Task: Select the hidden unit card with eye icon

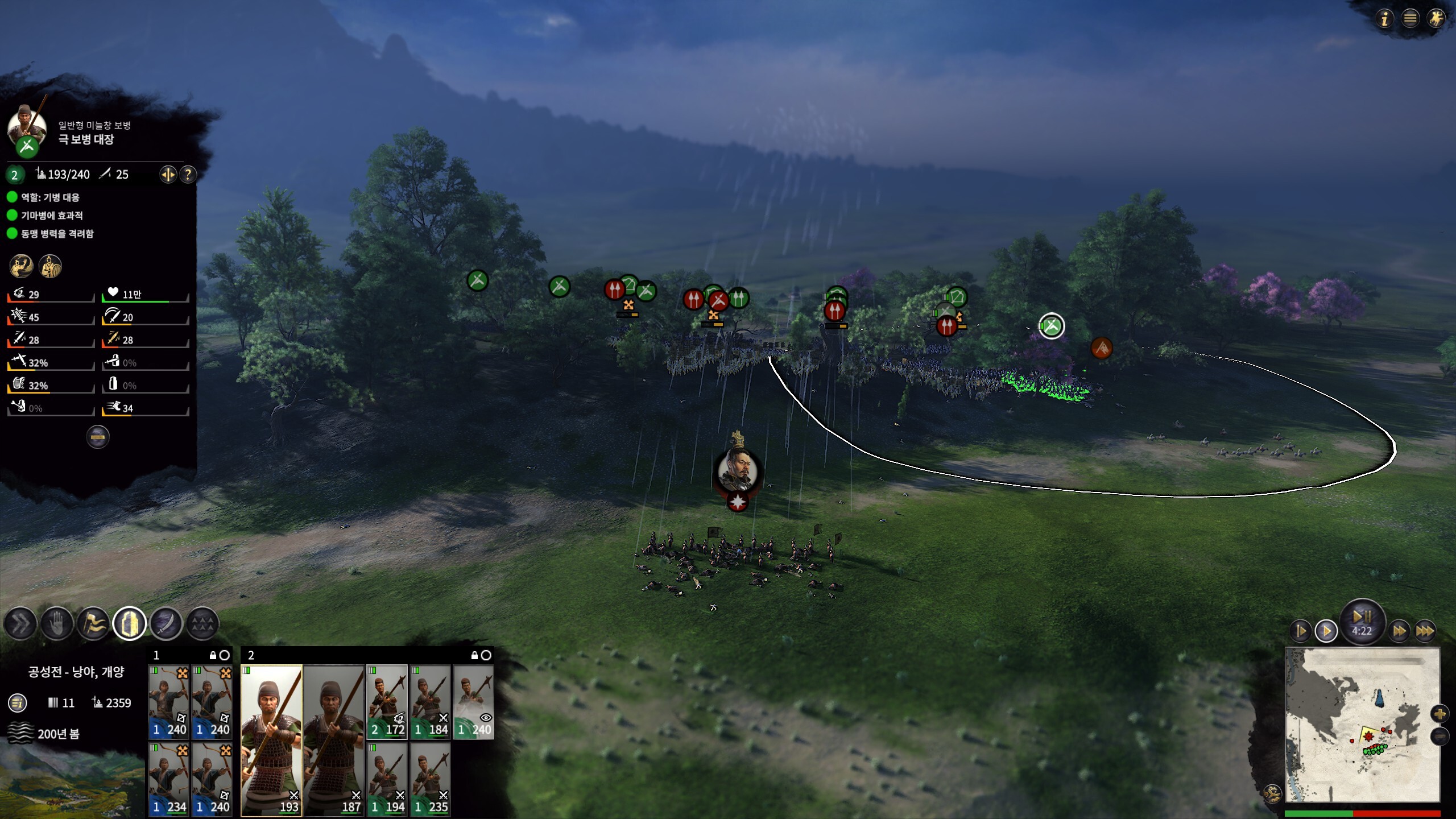Action: [x=473, y=702]
